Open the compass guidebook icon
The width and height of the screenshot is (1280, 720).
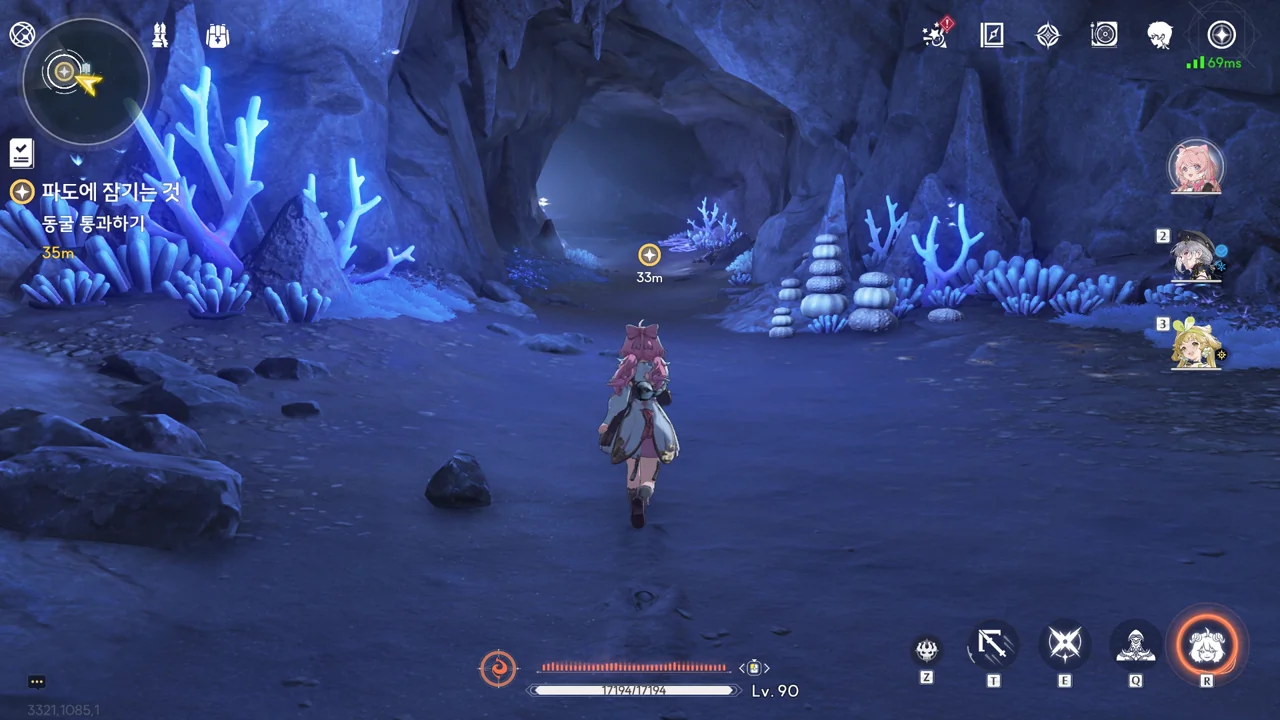click(x=991, y=35)
